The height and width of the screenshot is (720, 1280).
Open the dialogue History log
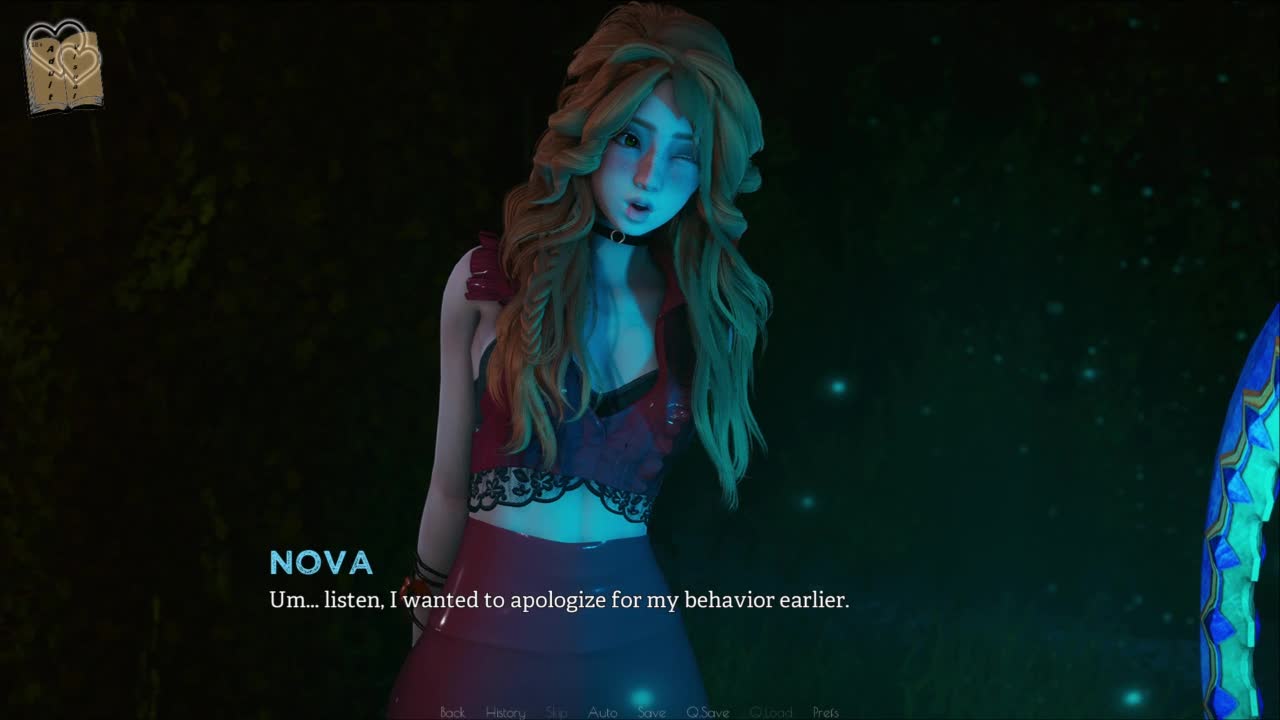505,712
